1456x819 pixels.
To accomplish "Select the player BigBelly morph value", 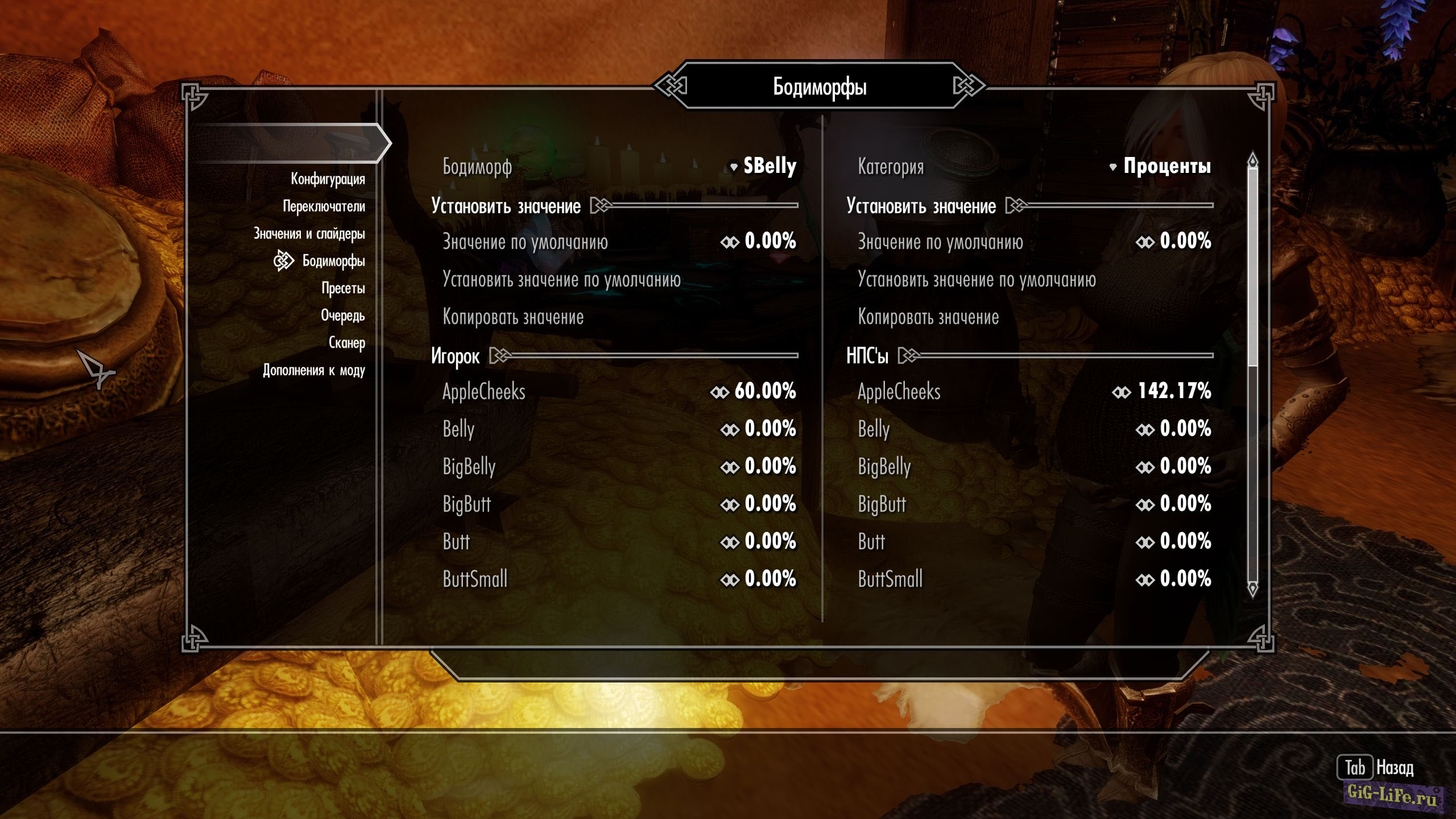I will pos(759,466).
